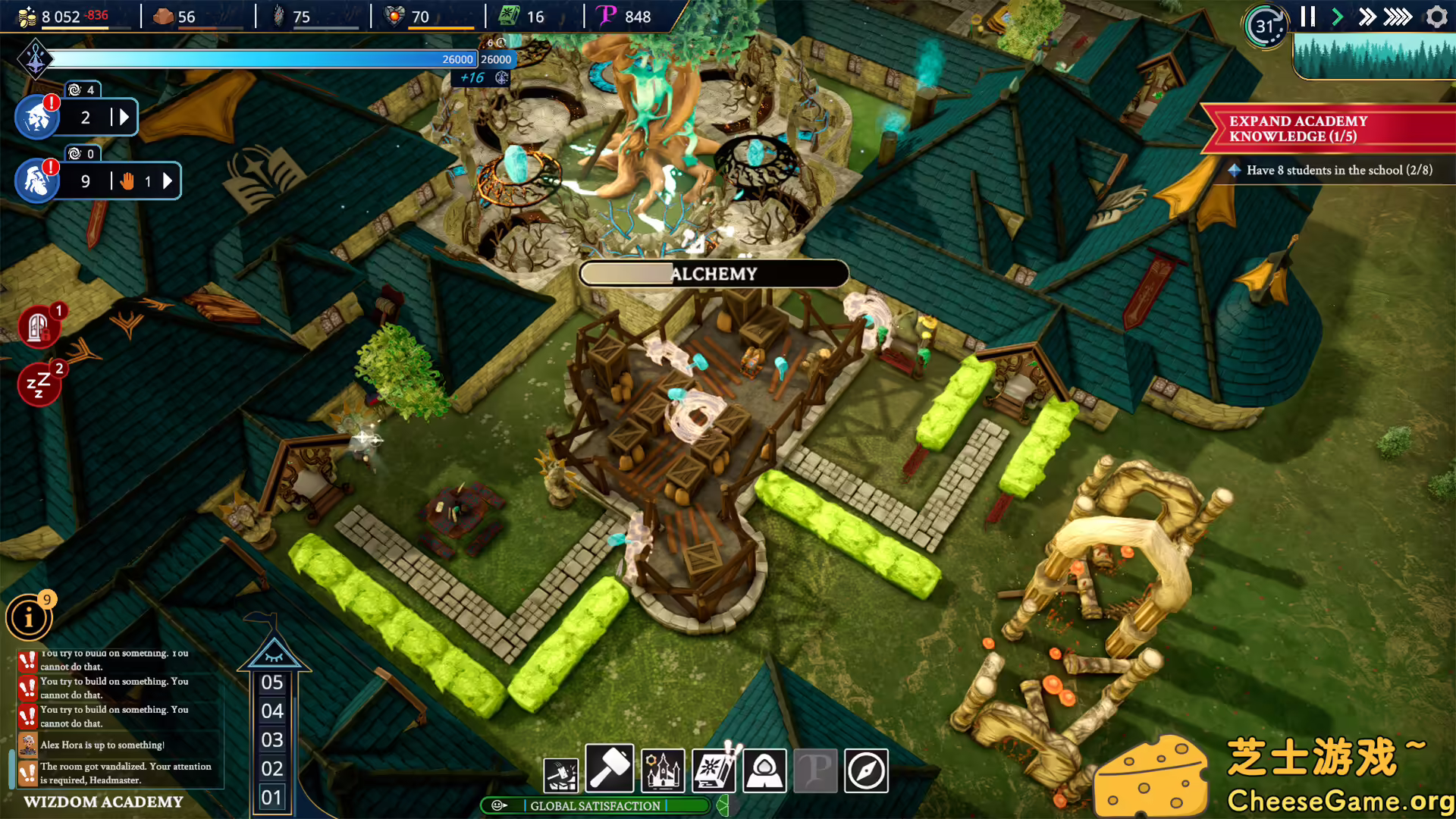Select the hooded staff member icon
1456x819 pixels.
[x=764, y=770]
